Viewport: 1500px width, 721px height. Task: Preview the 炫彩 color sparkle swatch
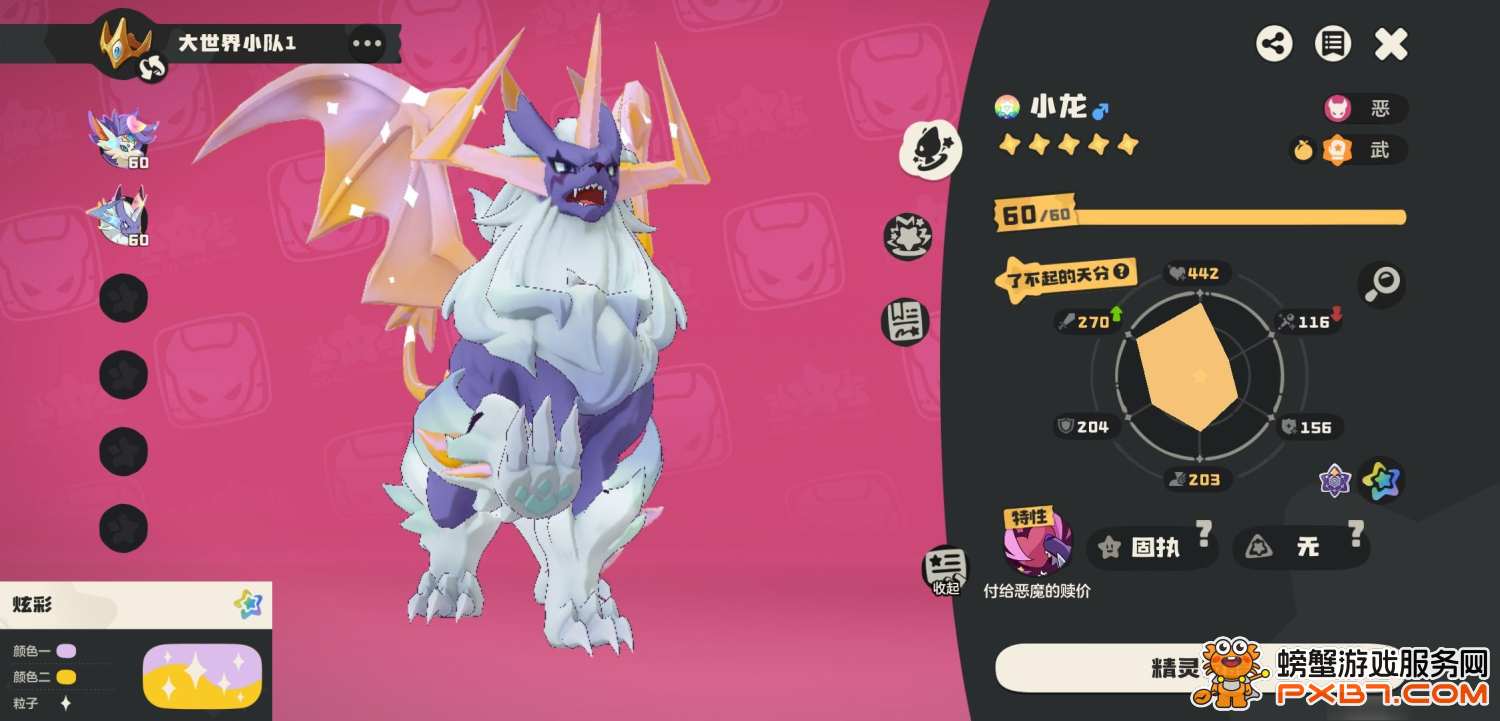[202, 675]
